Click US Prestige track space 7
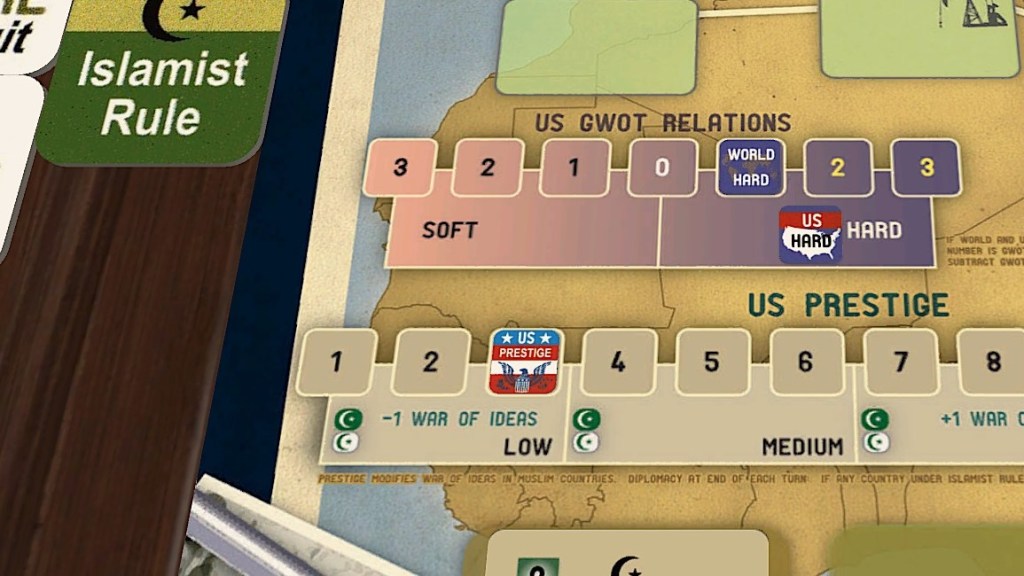 tap(899, 362)
